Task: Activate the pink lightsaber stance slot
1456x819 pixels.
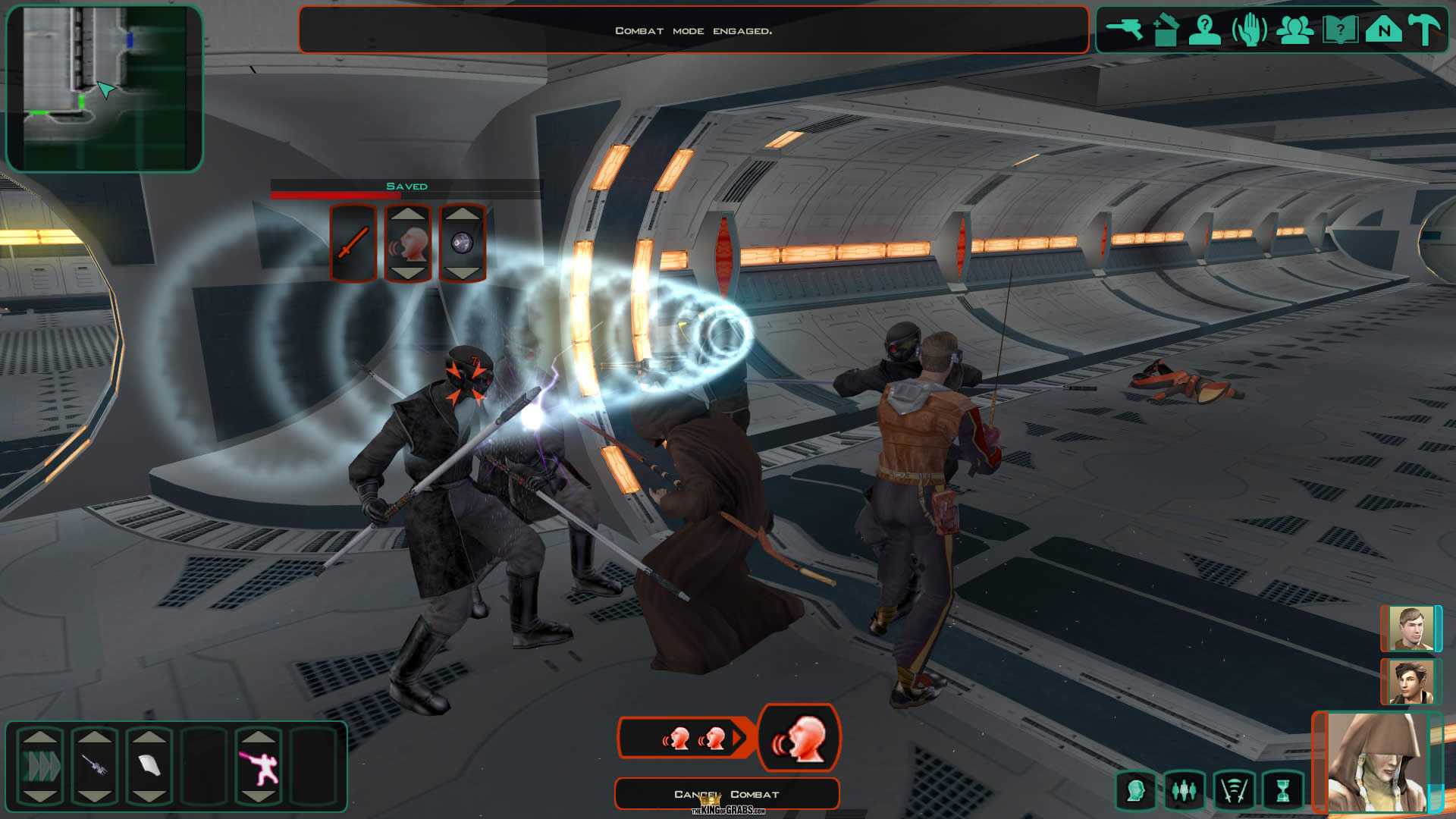Action: 259,767
